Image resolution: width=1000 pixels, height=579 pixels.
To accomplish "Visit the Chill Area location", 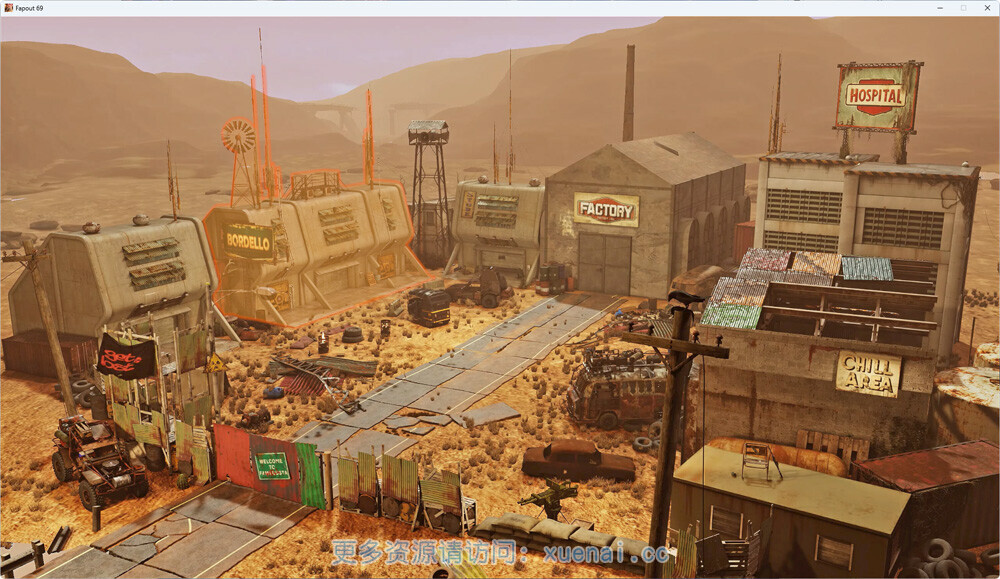I will click(868, 373).
